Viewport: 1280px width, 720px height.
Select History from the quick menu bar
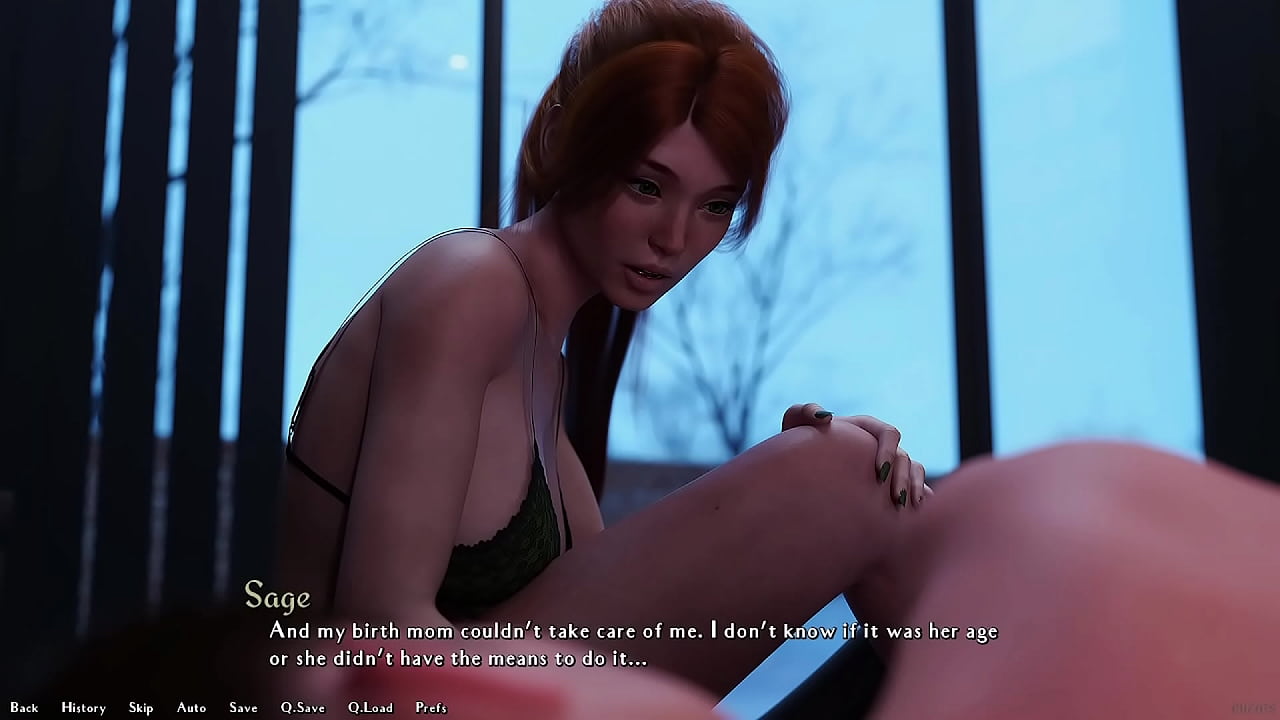point(84,707)
